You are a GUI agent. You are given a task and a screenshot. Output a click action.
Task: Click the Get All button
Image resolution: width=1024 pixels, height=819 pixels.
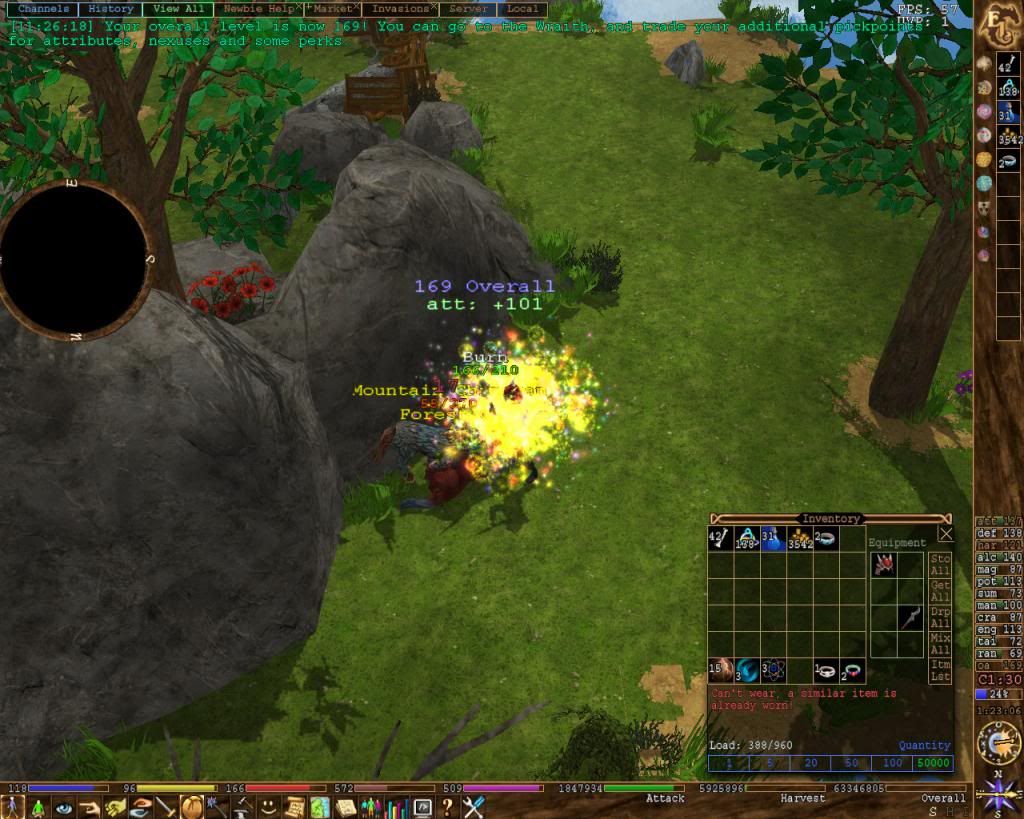940,590
